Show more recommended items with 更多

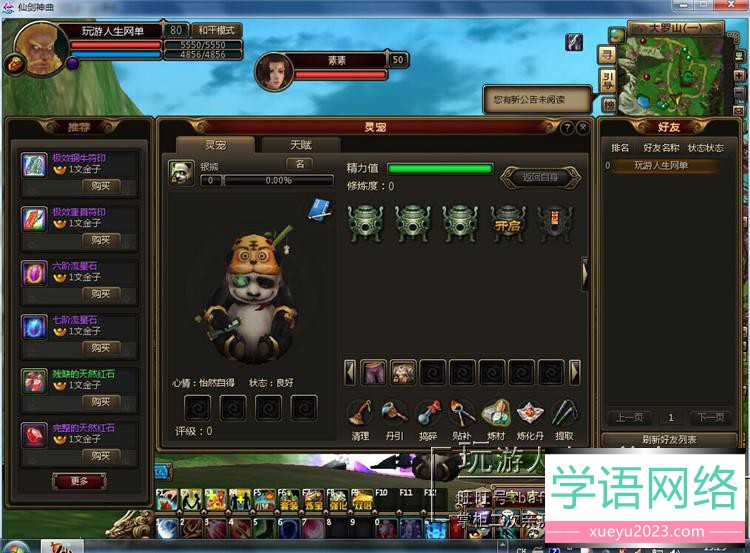[x=79, y=481]
